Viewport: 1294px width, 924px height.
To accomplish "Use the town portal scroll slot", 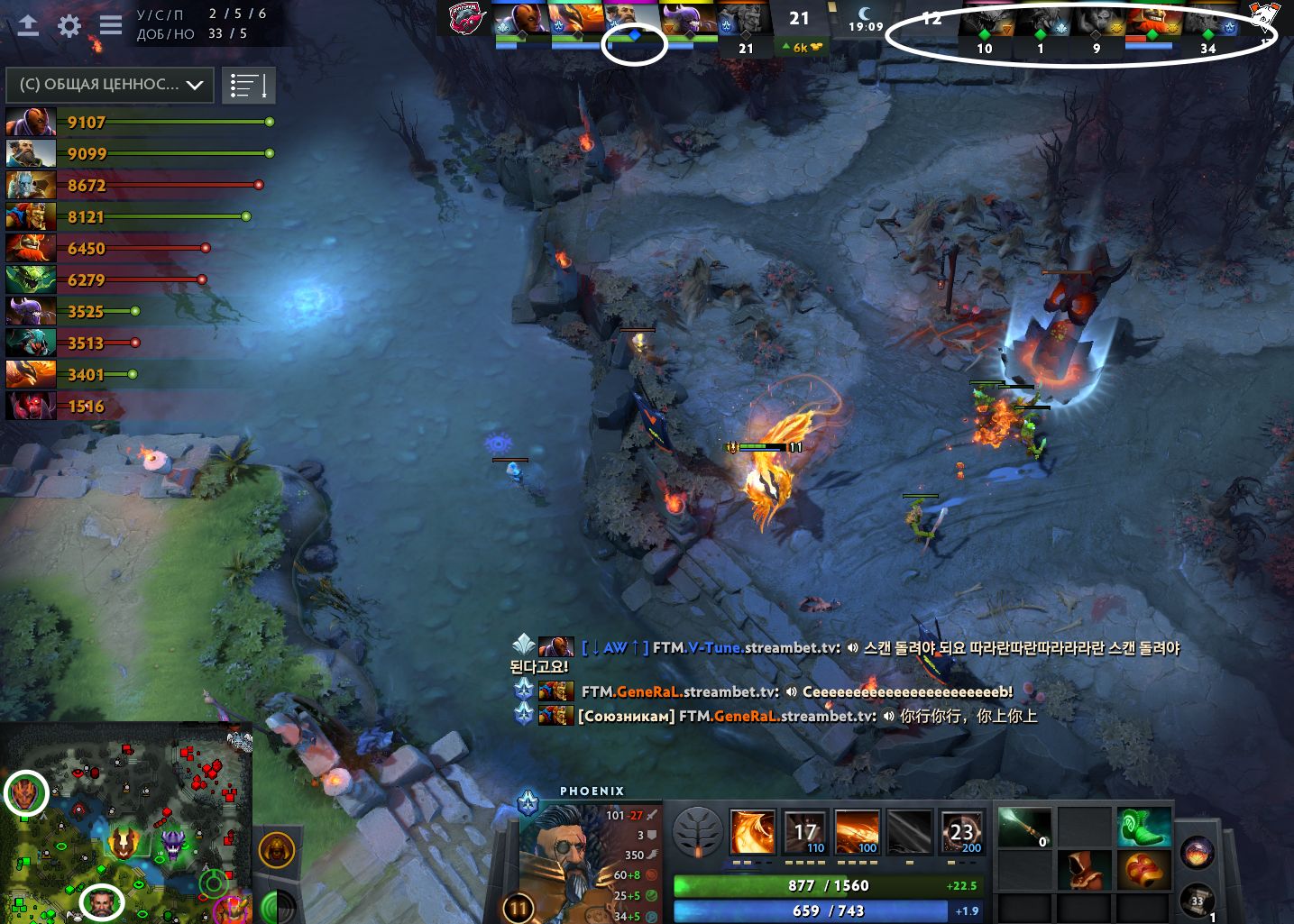I will (x=1198, y=900).
